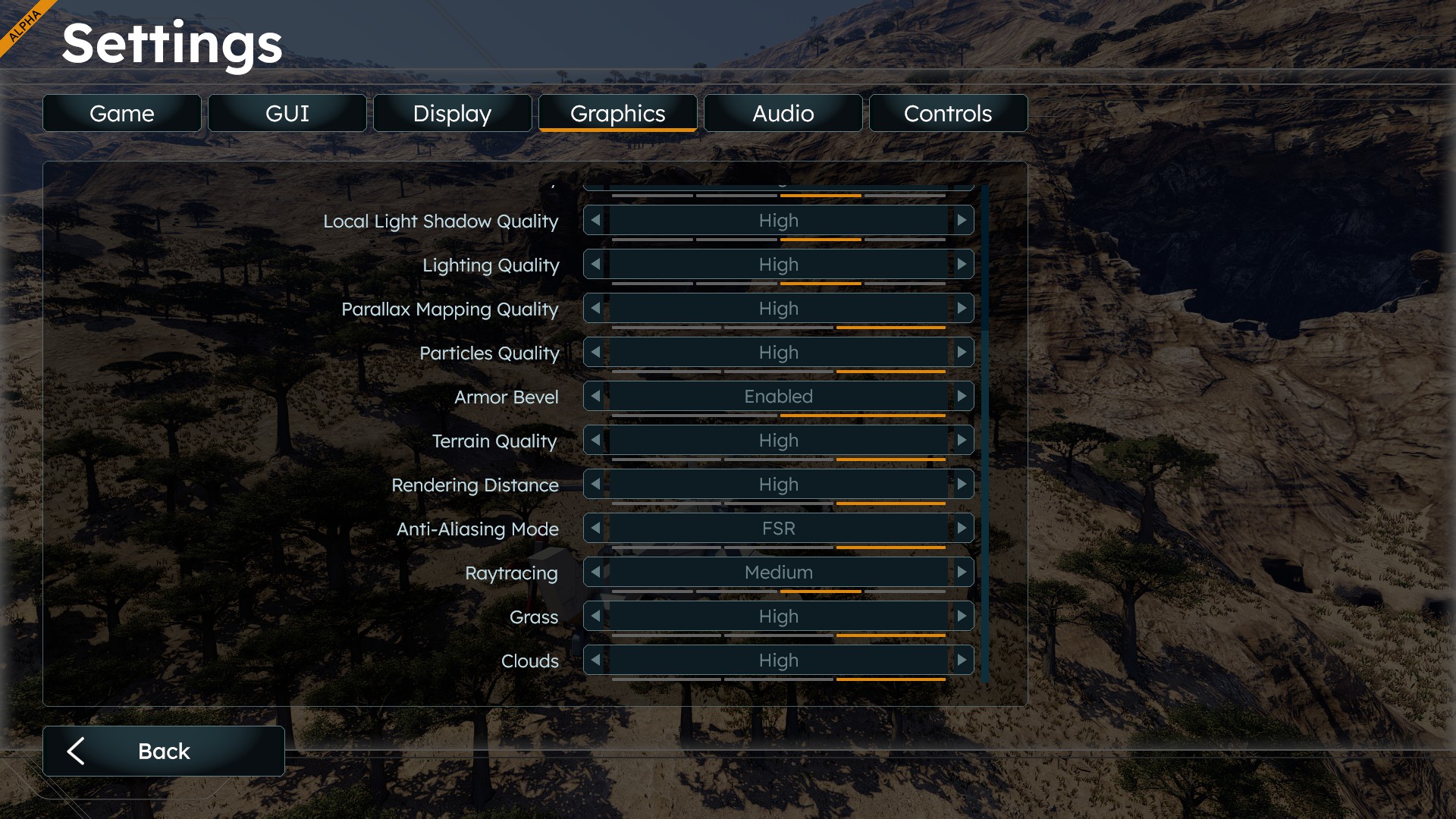Lower Grass quality using left arrow
The image size is (1456, 819).
click(596, 617)
